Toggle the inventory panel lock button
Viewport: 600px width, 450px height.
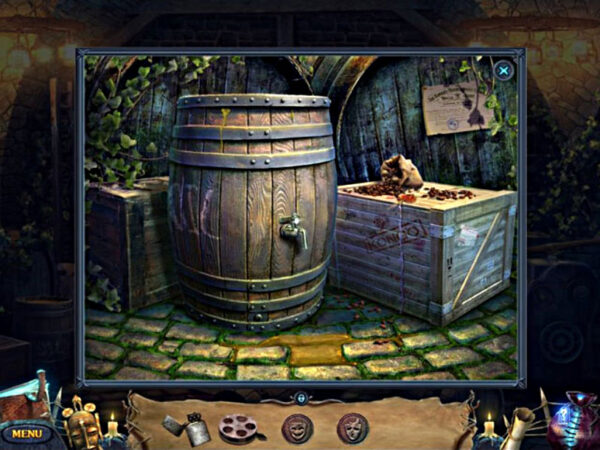[300, 397]
